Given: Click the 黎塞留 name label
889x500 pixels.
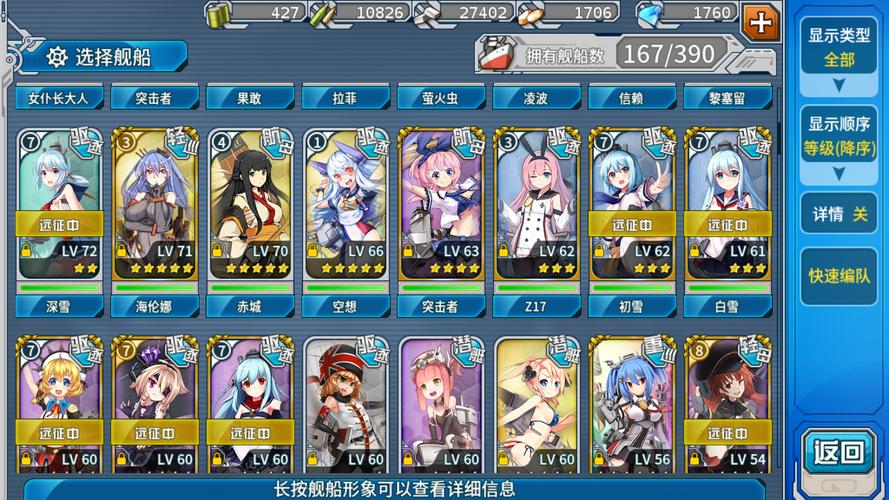Looking at the screenshot, I should tap(727, 98).
